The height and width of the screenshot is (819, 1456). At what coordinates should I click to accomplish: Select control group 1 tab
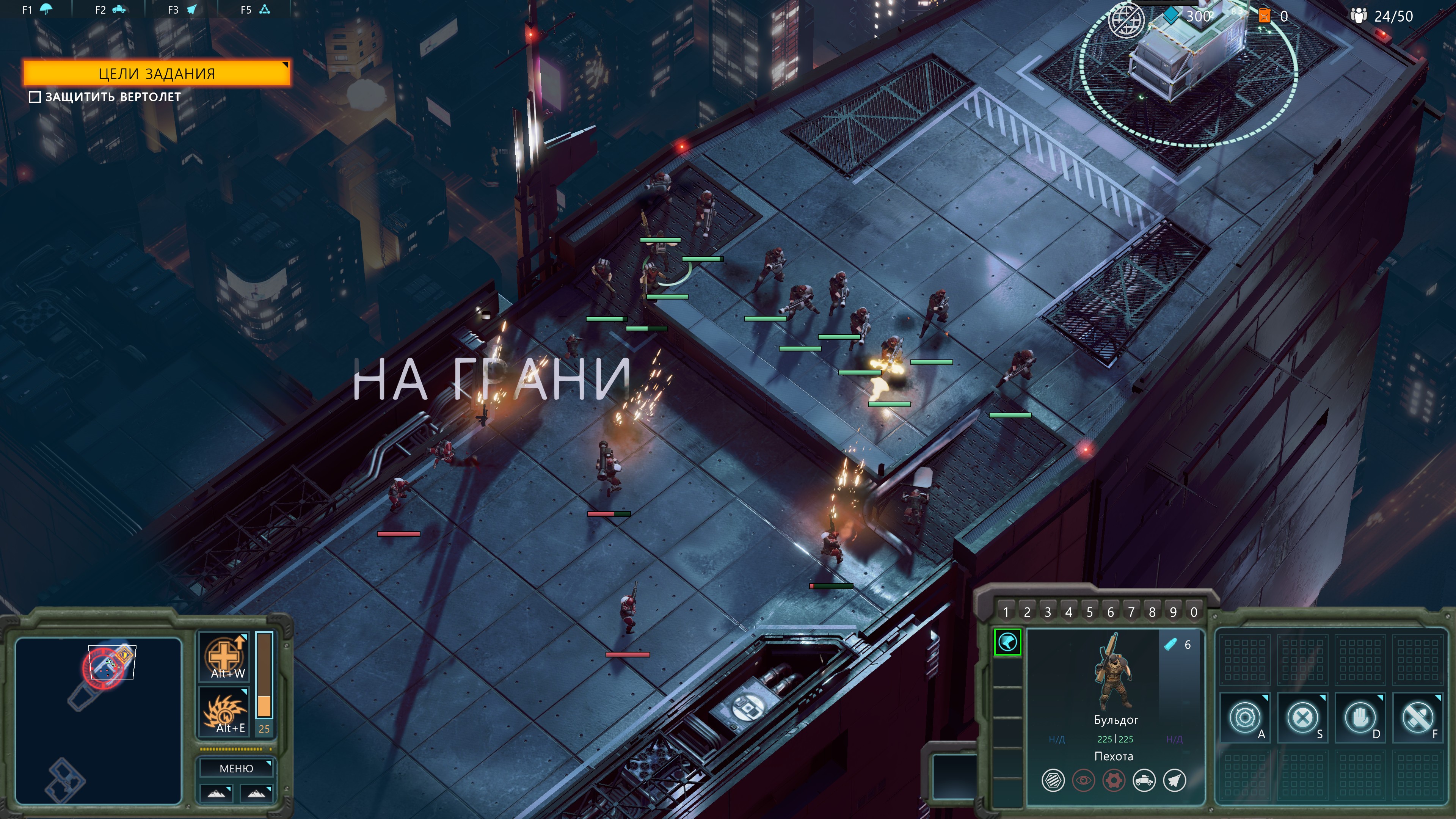click(x=1006, y=612)
